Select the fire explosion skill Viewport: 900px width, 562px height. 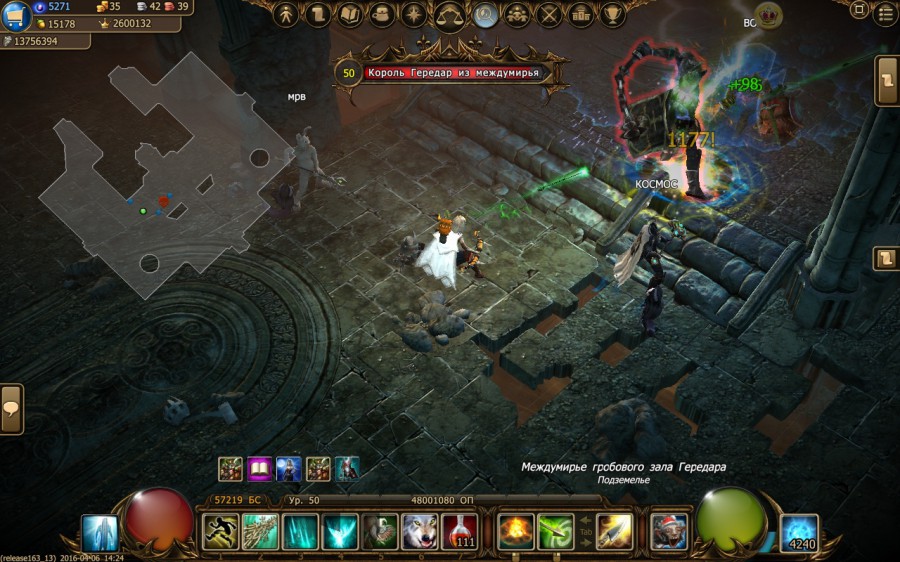tap(517, 532)
